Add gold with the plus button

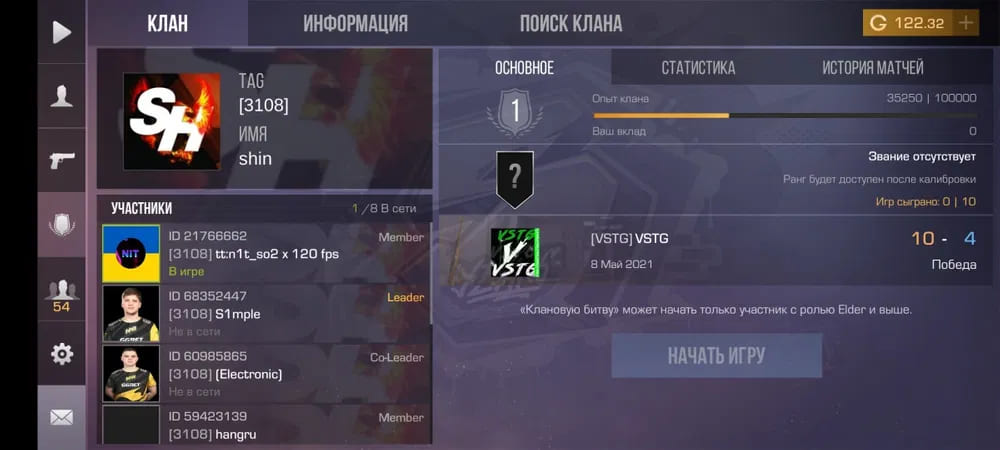coord(965,23)
